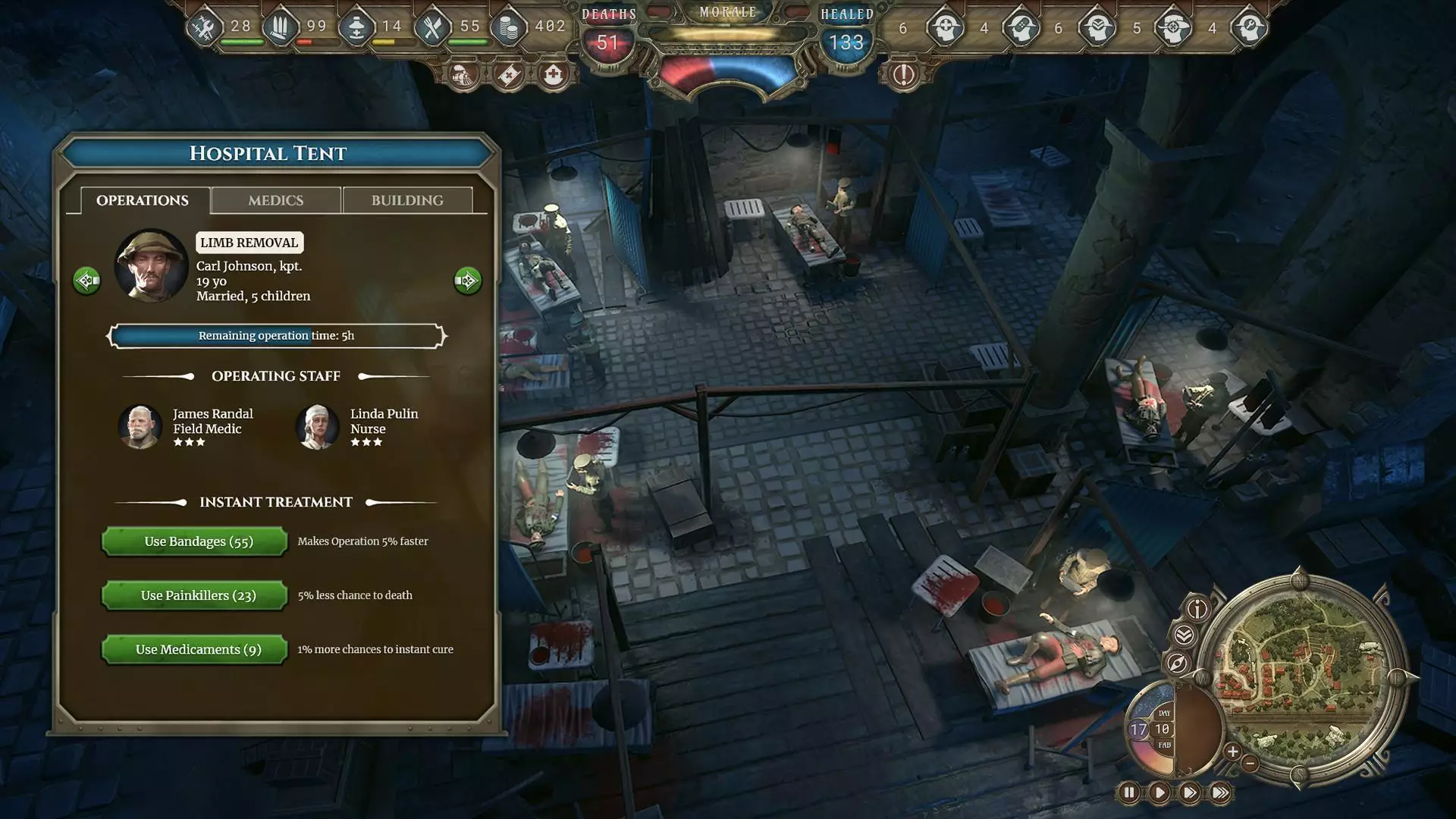1456x819 pixels.
Task: Zoom out the minimap with minus button
Action: pyautogui.click(x=1250, y=764)
